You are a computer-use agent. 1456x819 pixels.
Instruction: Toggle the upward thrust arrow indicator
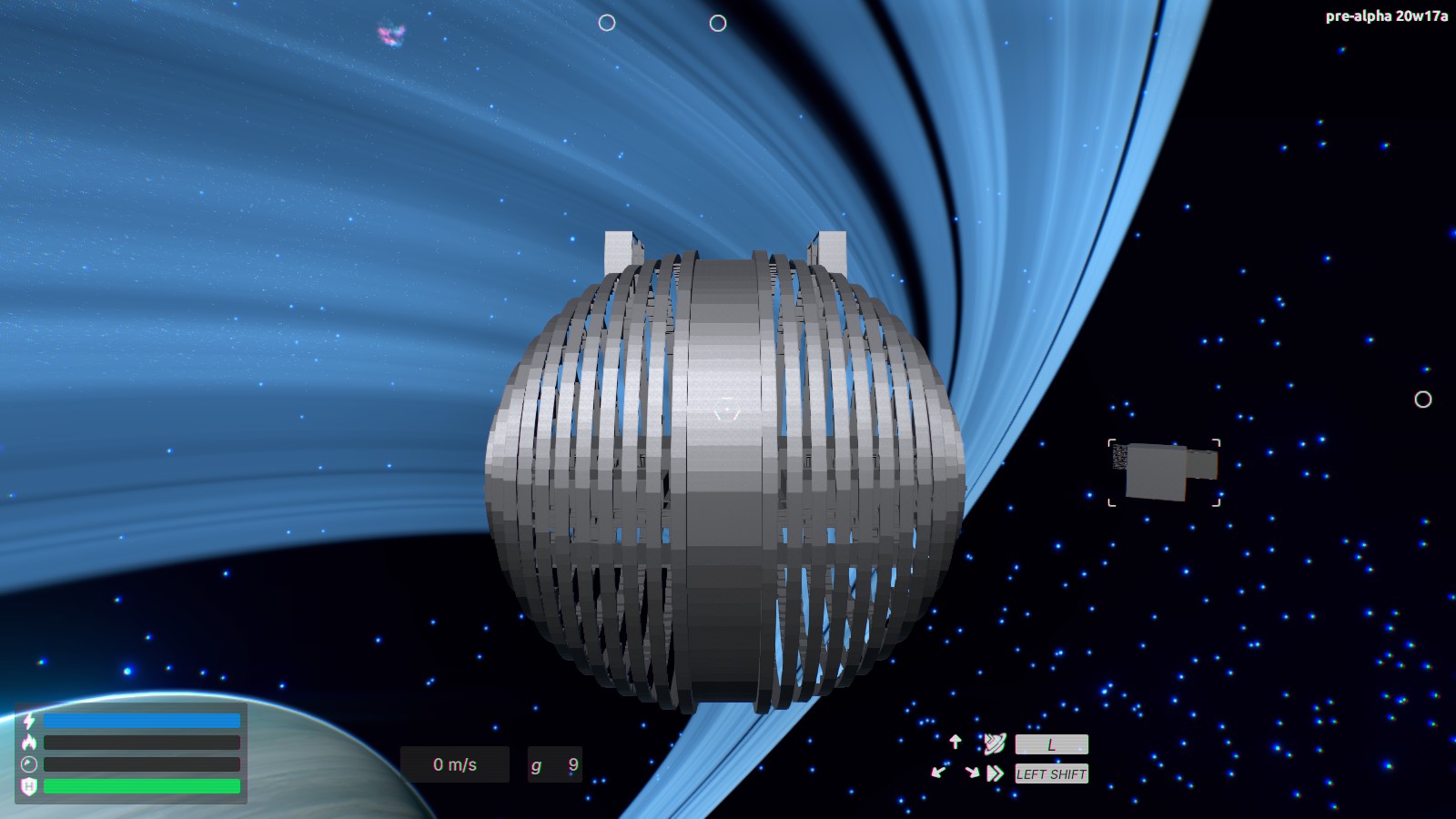(x=955, y=741)
